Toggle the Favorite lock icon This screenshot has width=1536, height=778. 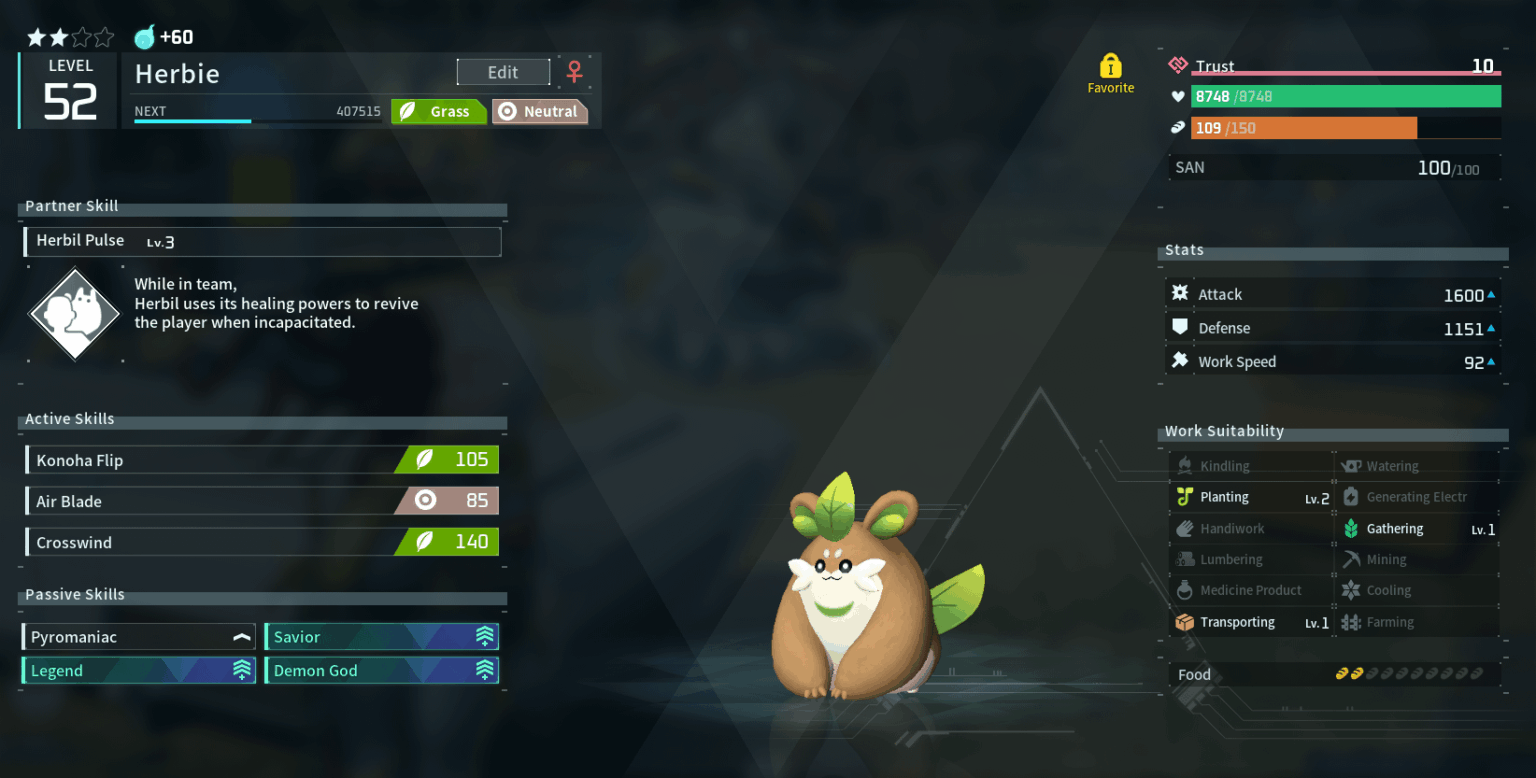click(1110, 67)
